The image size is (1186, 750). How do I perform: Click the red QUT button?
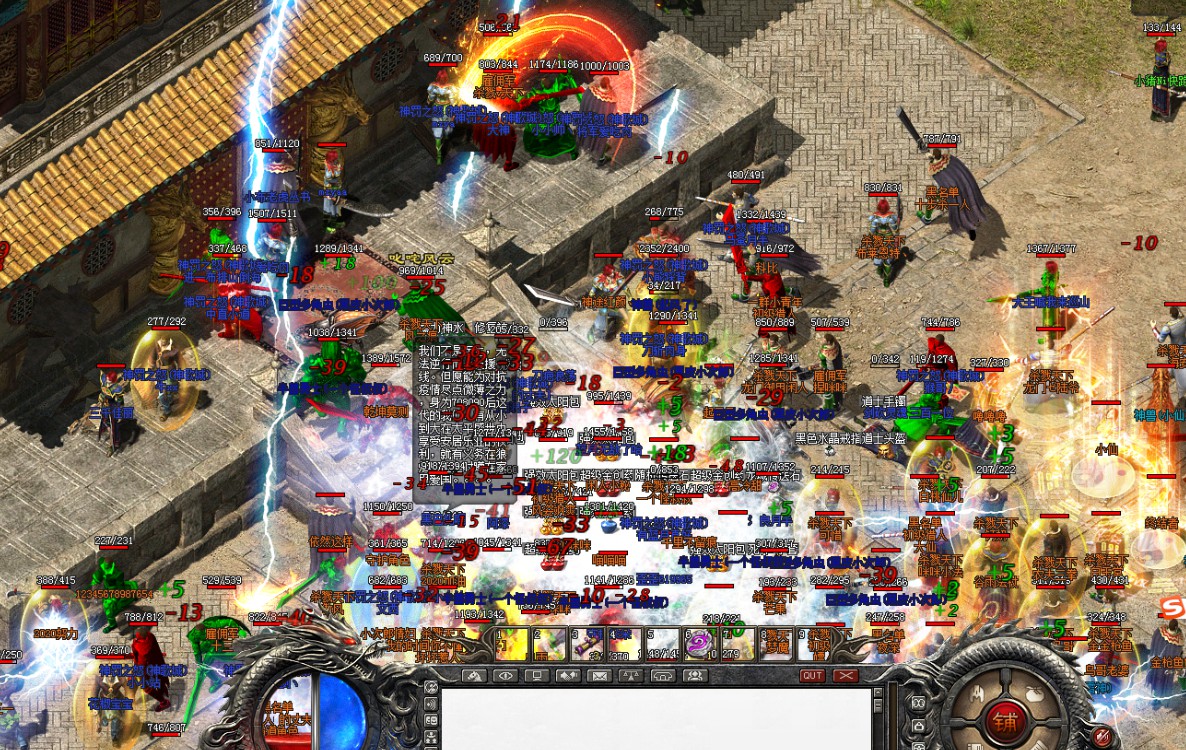tap(812, 676)
